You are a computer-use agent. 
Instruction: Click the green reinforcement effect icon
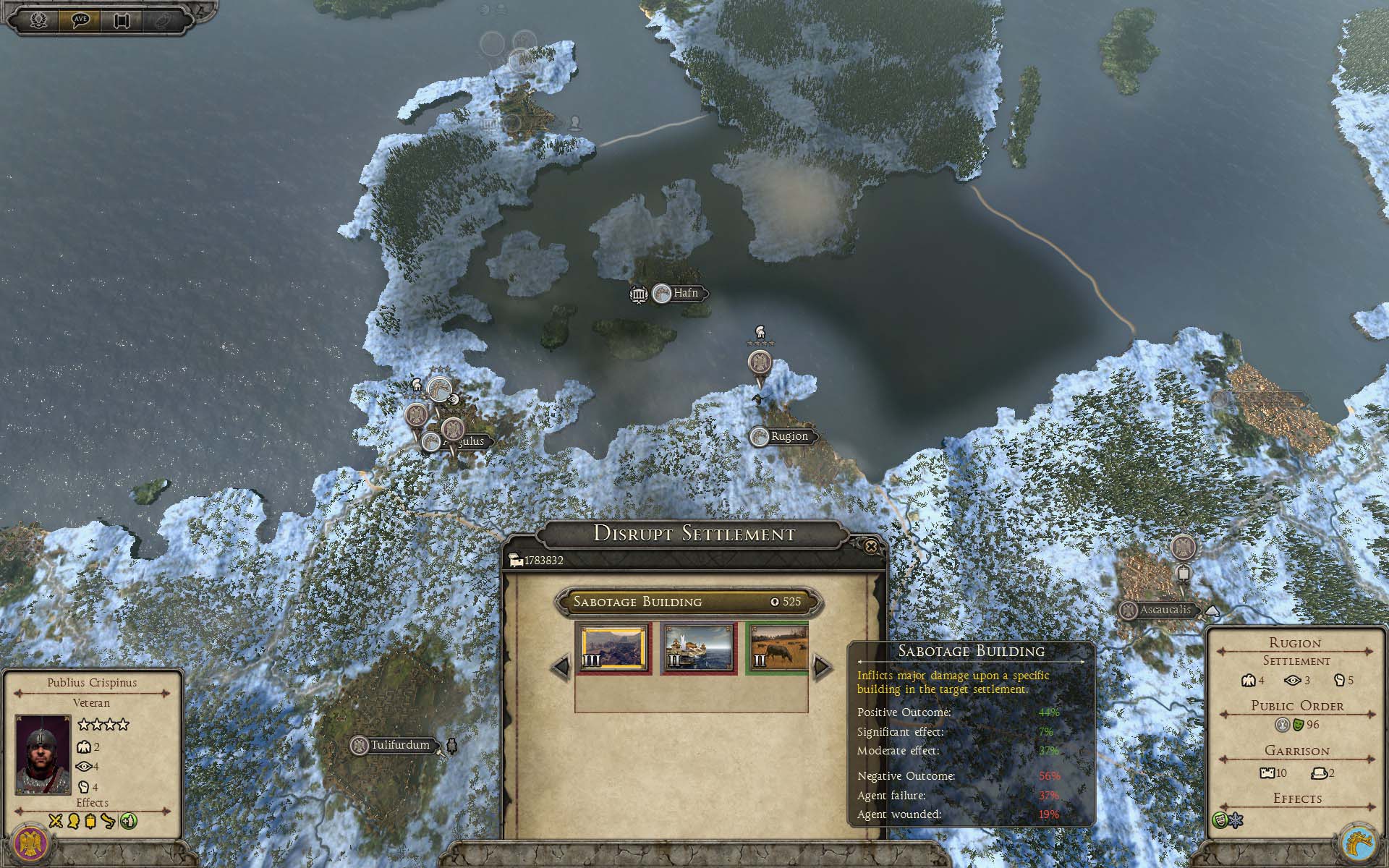[128, 821]
